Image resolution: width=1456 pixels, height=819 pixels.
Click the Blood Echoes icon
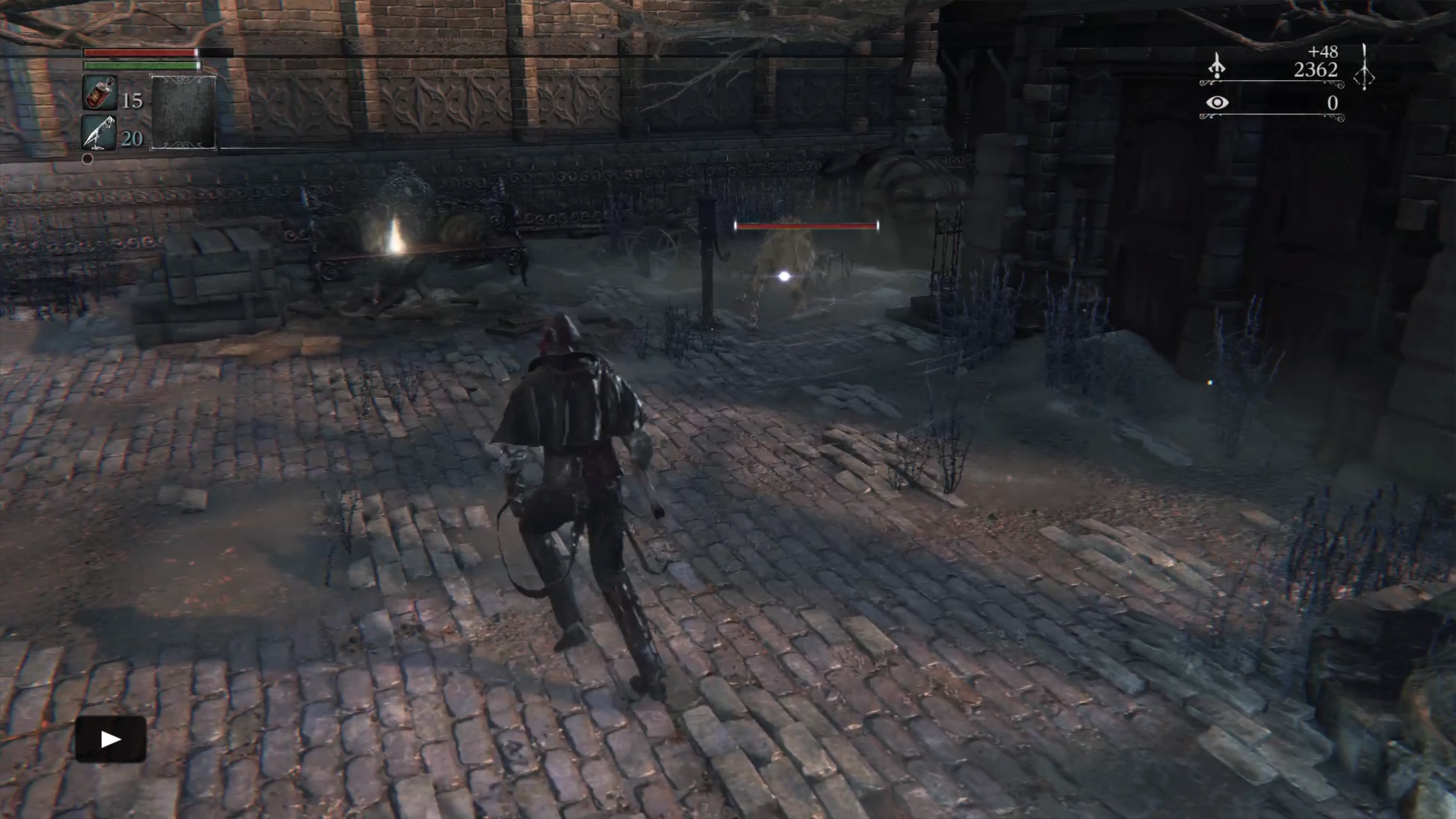1216,66
